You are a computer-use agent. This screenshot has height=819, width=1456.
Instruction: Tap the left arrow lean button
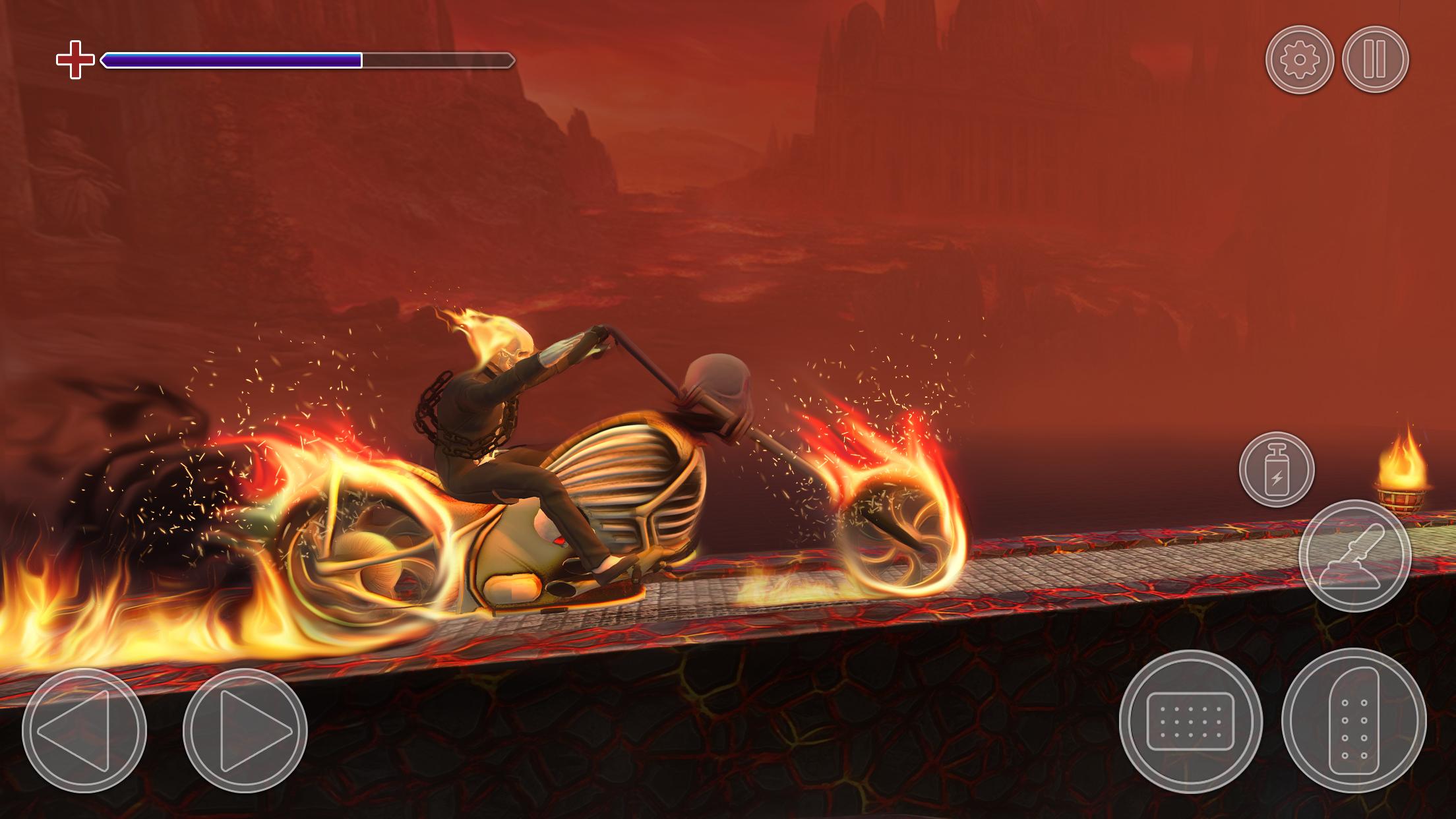[x=84, y=731]
